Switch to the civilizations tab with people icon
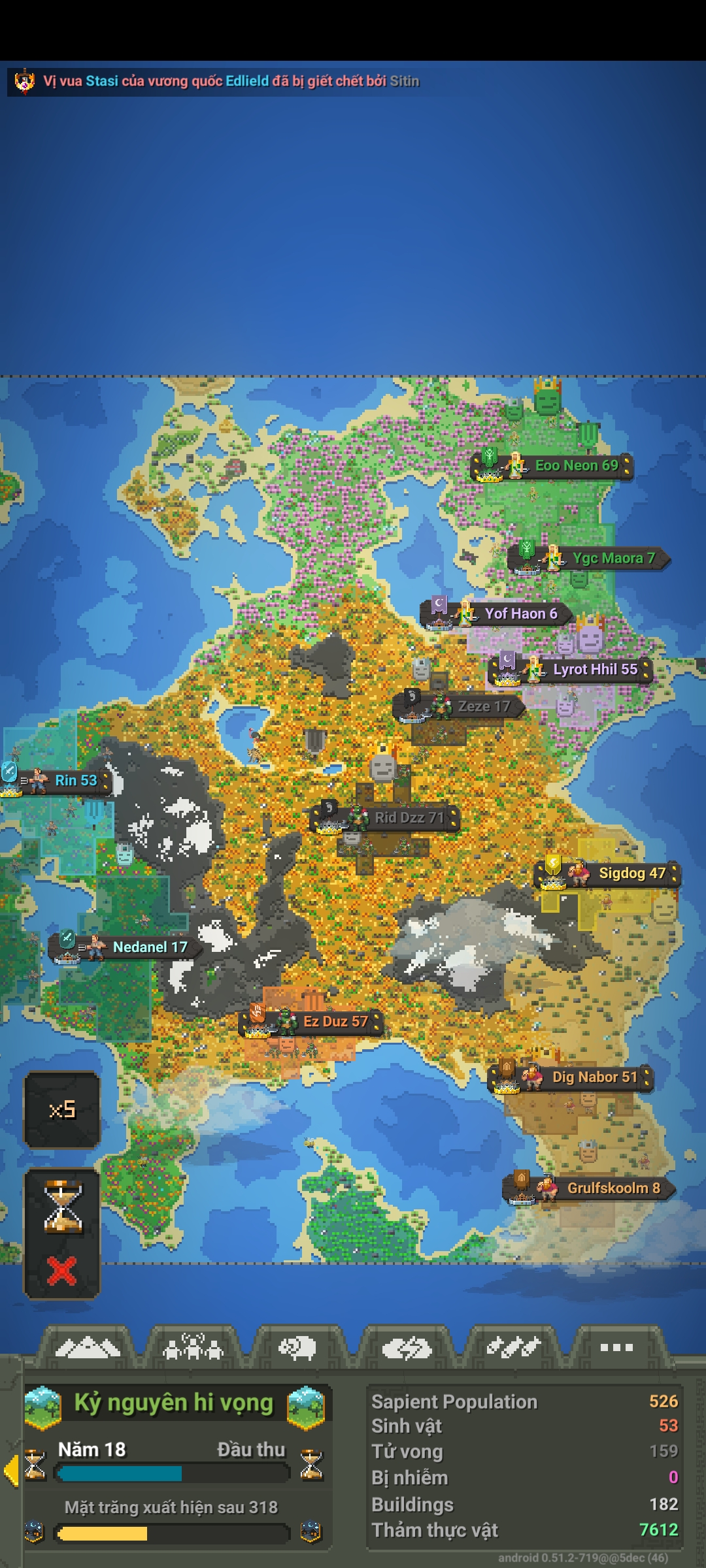This screenshot has width=706, height=1568. pyautogui.click(x=193, y=1347)
